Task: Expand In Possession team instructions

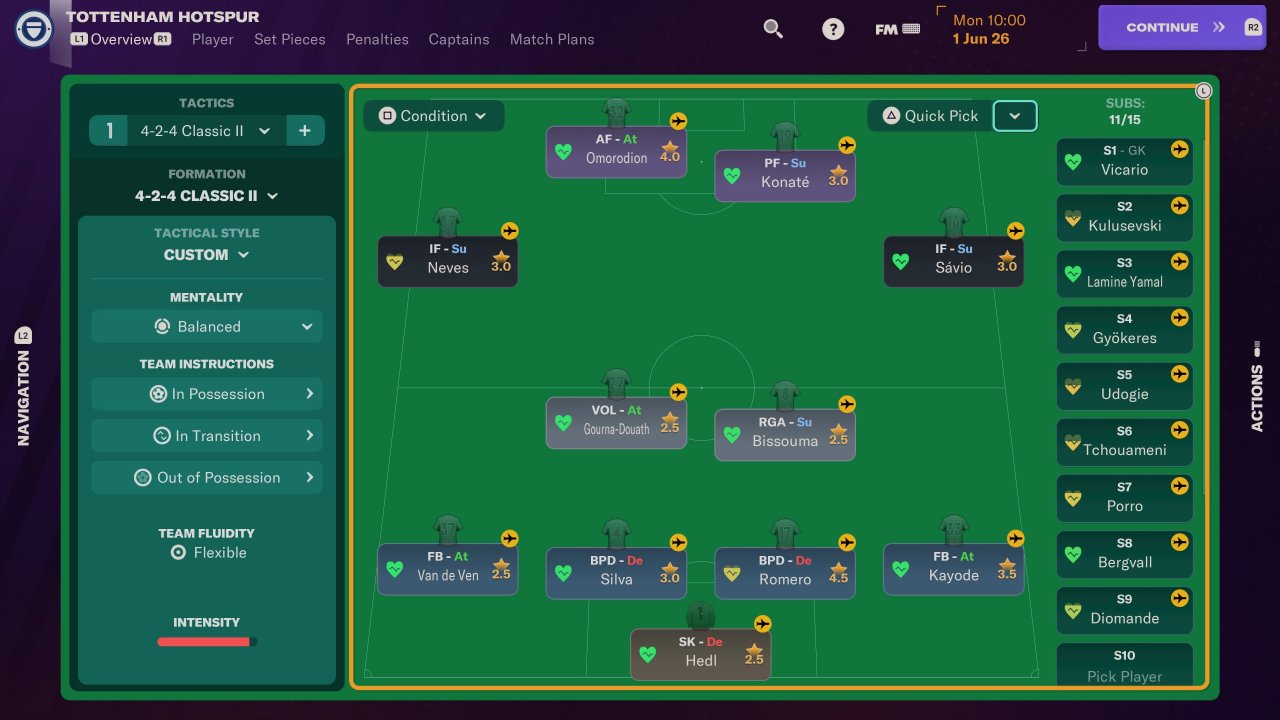Action: coord(207,394)
